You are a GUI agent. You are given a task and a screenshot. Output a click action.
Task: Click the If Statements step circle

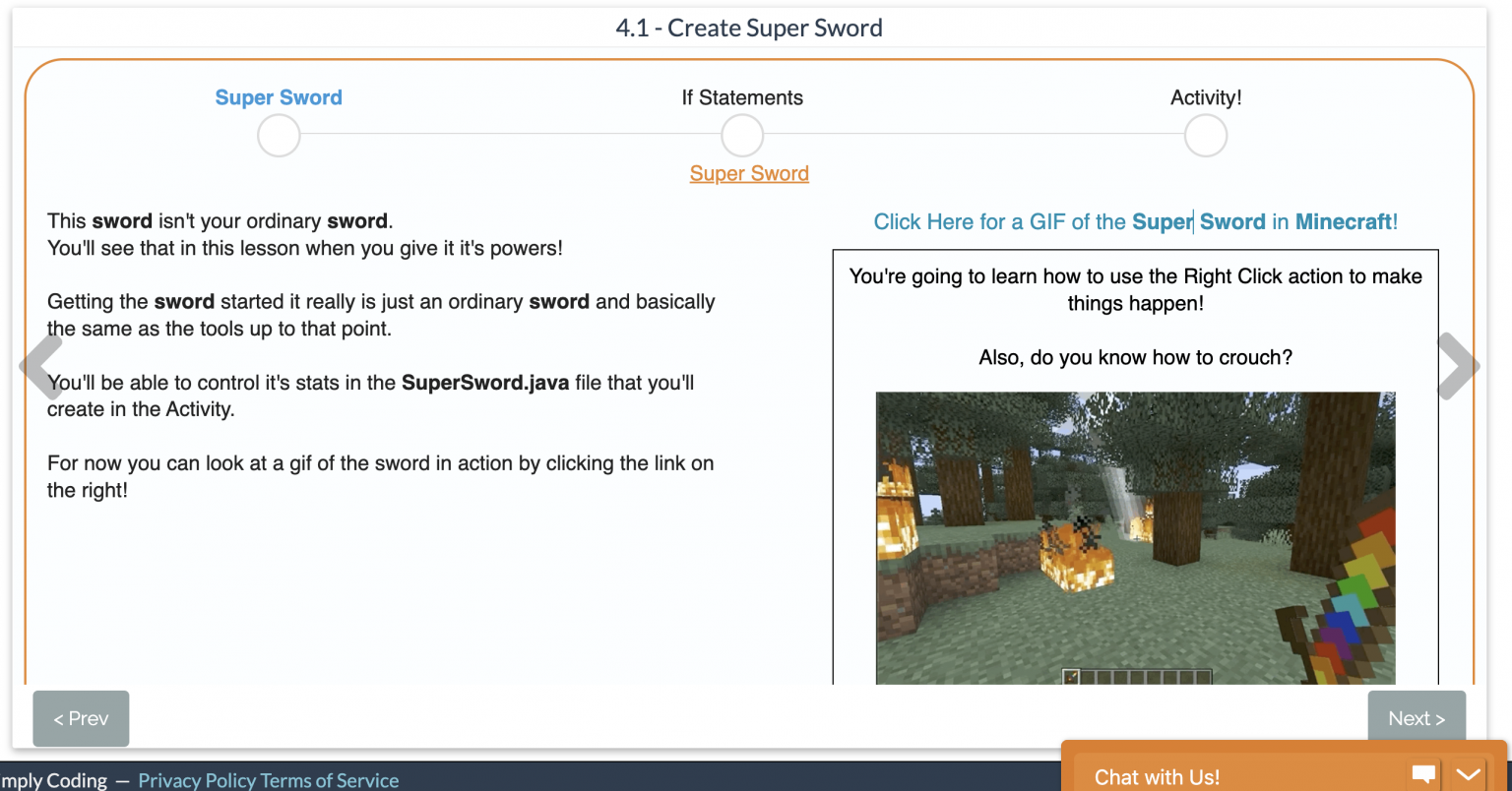742,135
